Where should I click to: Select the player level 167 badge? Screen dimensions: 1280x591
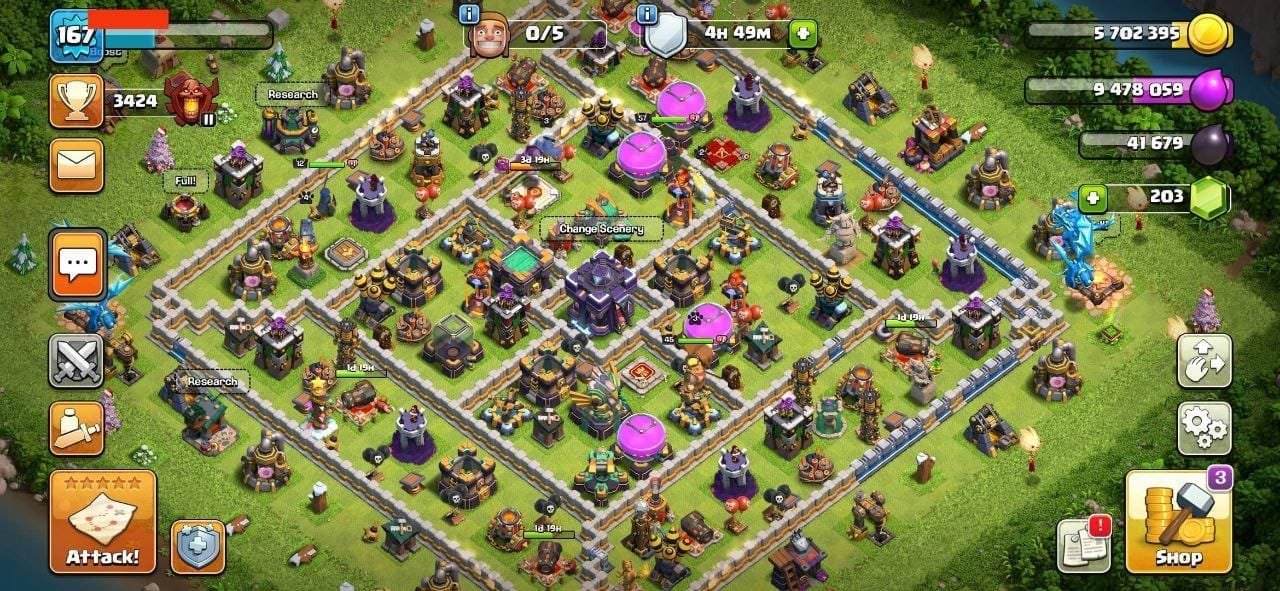click(x=73, y=35)
